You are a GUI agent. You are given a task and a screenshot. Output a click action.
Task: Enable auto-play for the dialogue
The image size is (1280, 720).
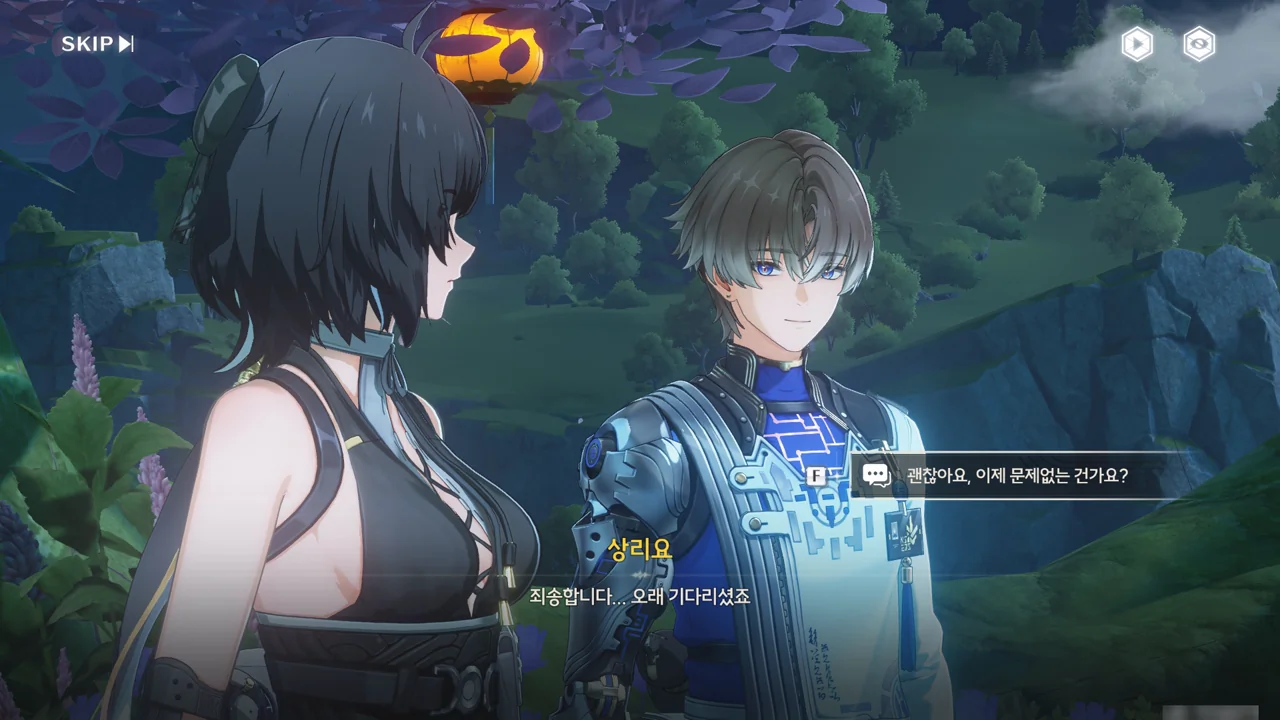click(1136, 44)
